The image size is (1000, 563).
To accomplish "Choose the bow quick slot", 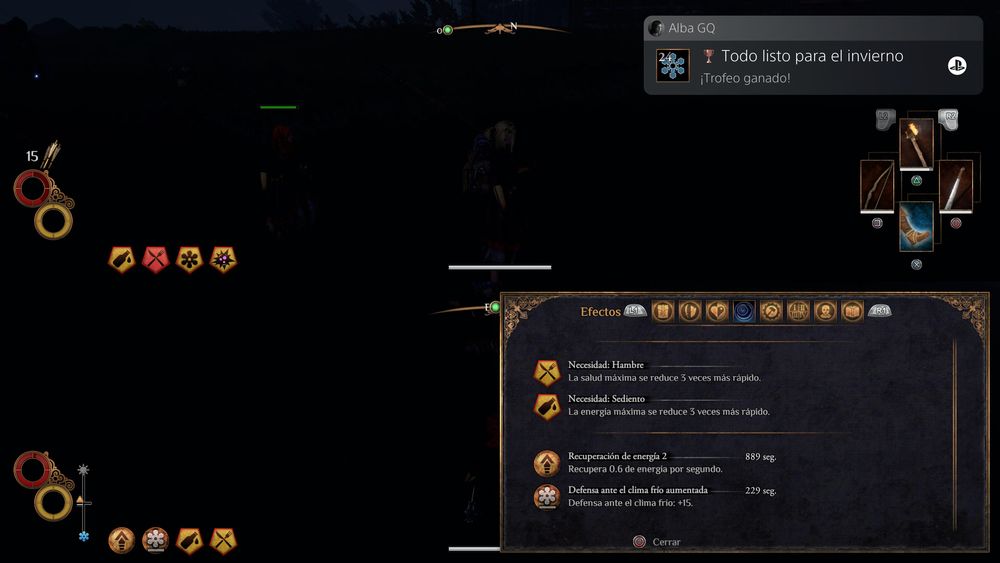I will point(877,186).
